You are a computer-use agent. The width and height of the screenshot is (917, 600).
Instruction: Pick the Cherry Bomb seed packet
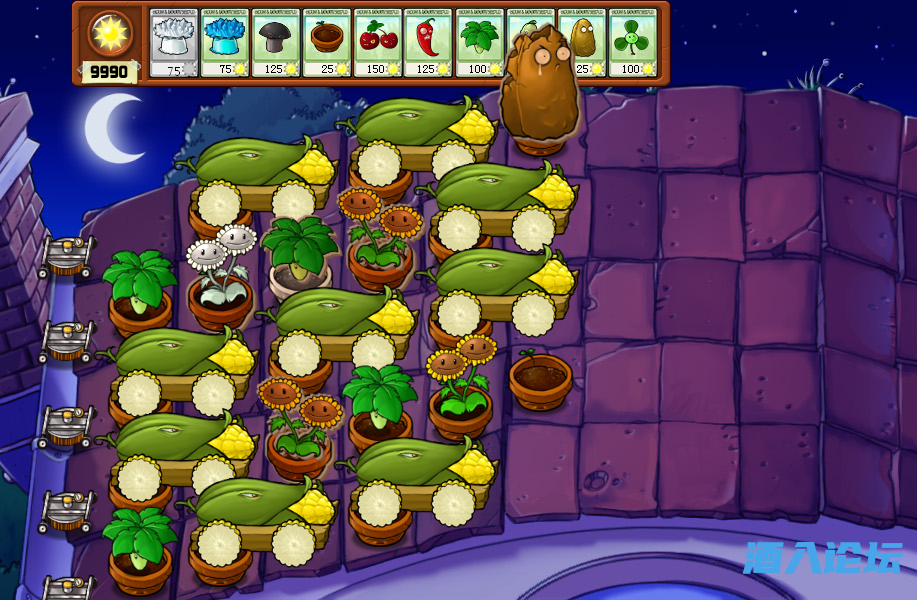(378, 42)
